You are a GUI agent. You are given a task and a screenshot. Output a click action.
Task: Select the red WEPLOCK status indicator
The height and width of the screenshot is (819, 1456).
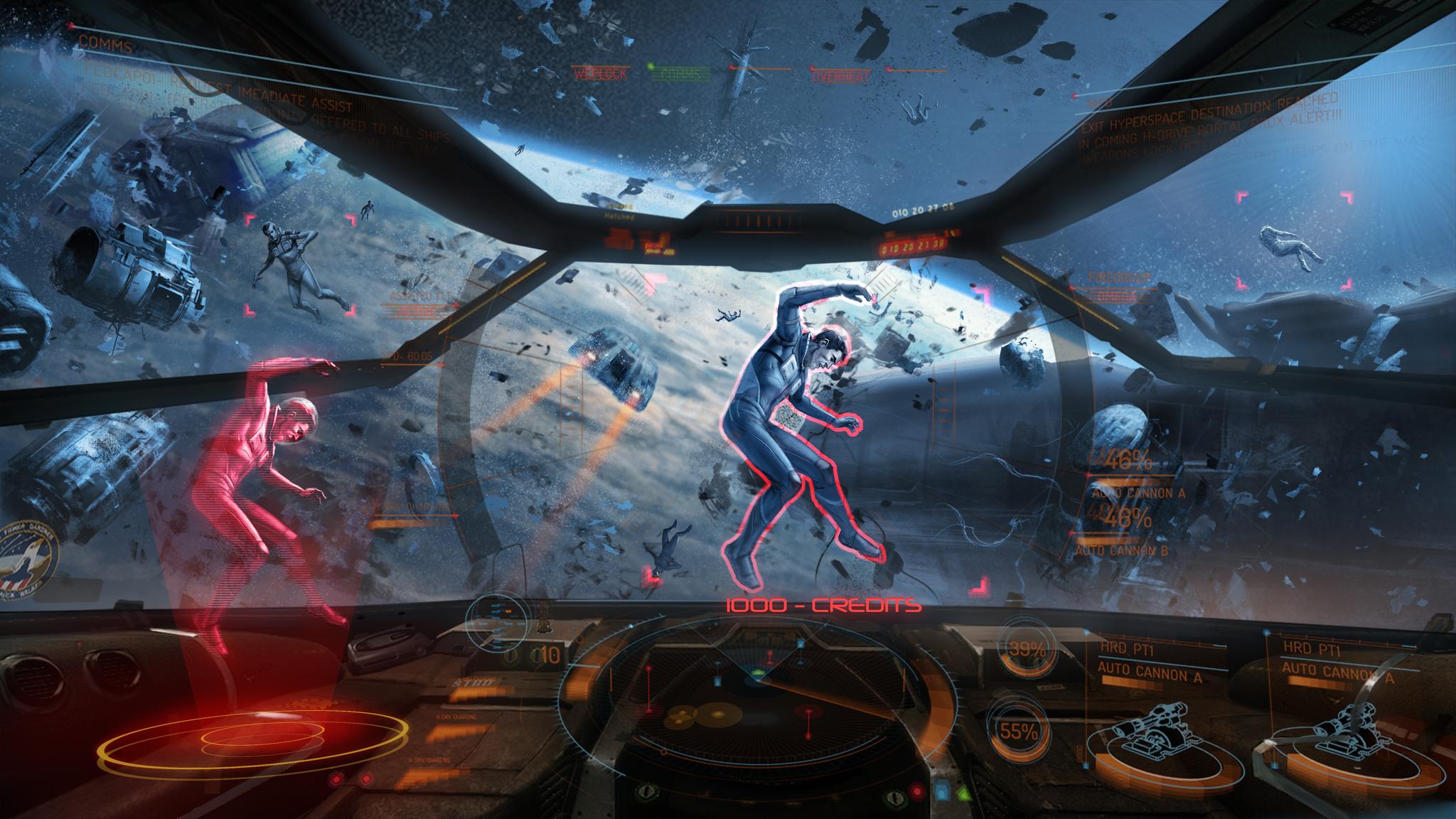point(600,74)
